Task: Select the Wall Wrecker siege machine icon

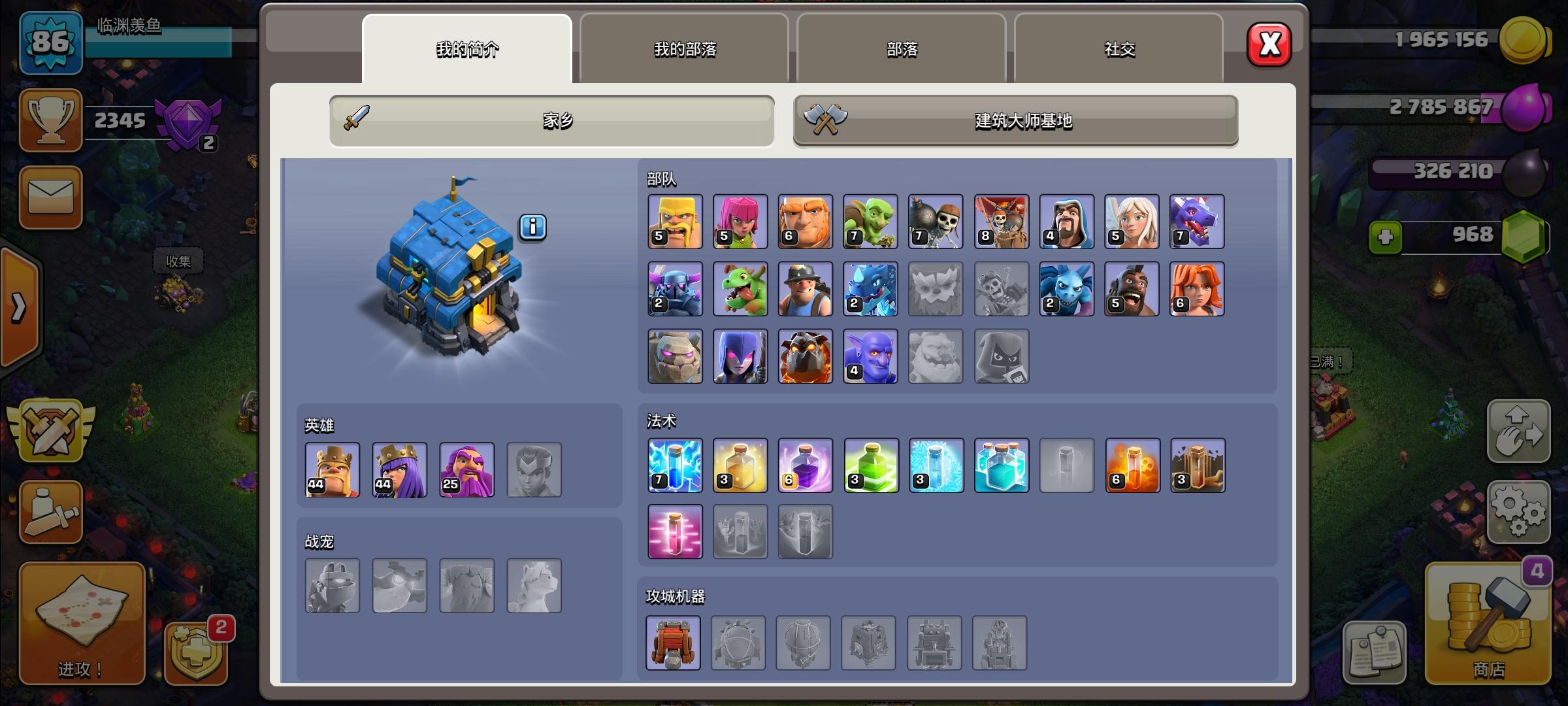Action: (673, 643)
